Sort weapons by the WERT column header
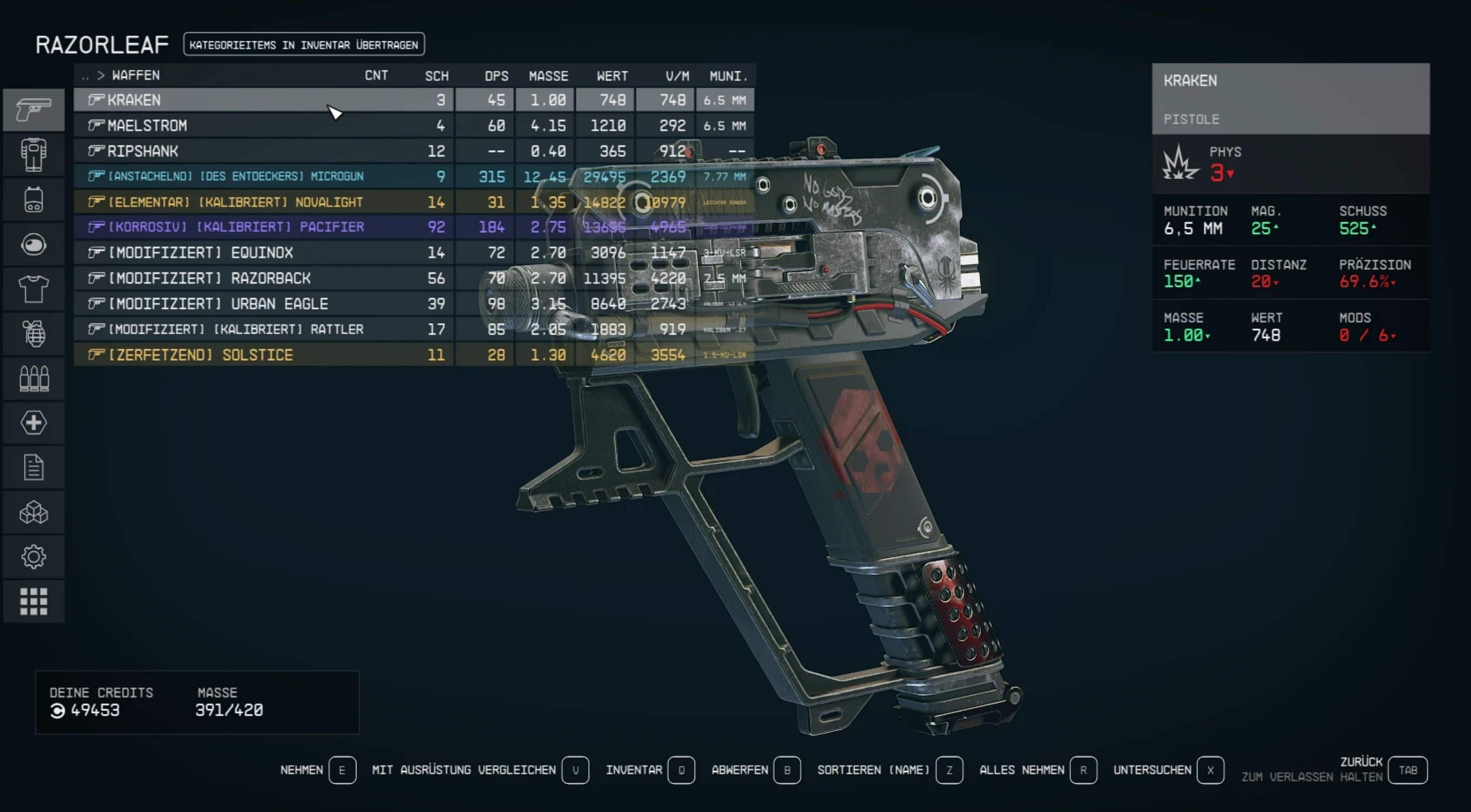Screen dimensions: 1471x812 (612, 76)
